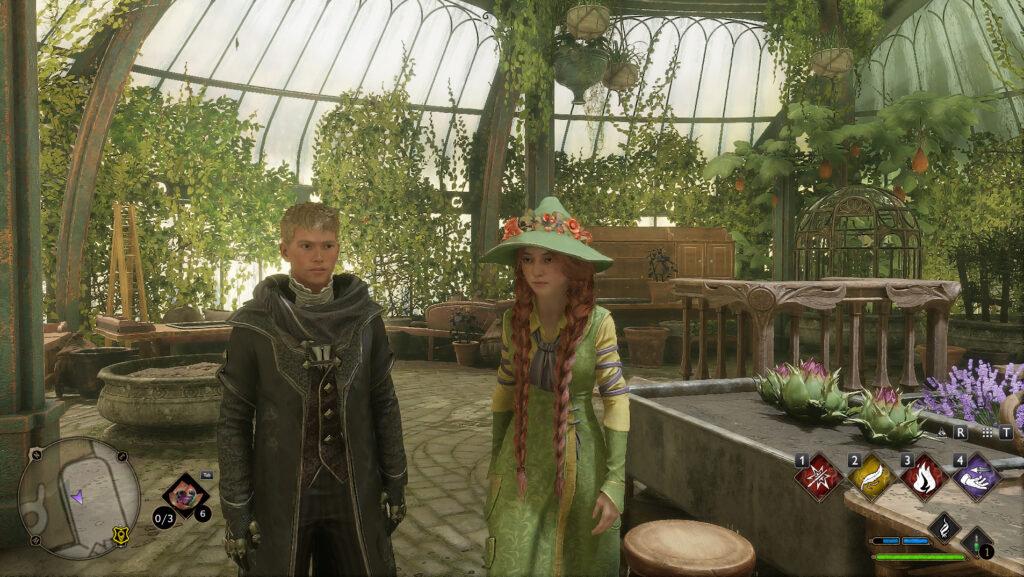Use the purple hand Accio spell
1024x577 pixels.
(x=976, y=477)
